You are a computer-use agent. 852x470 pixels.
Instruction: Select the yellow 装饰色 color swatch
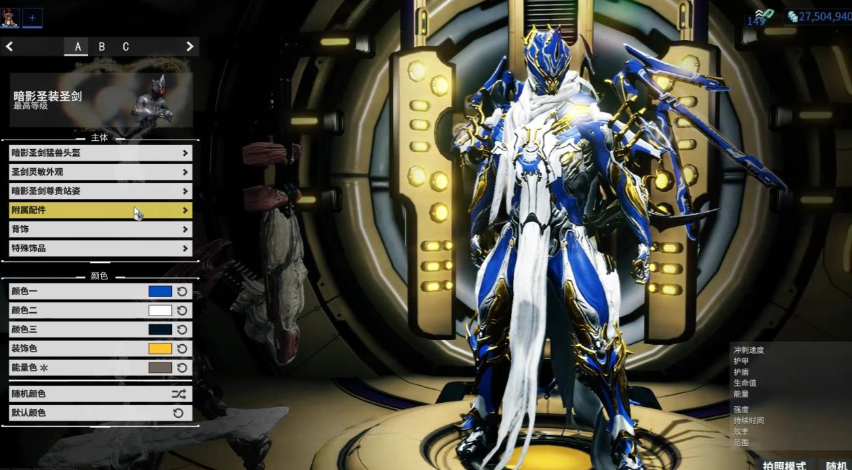click(x=160, y=349)
